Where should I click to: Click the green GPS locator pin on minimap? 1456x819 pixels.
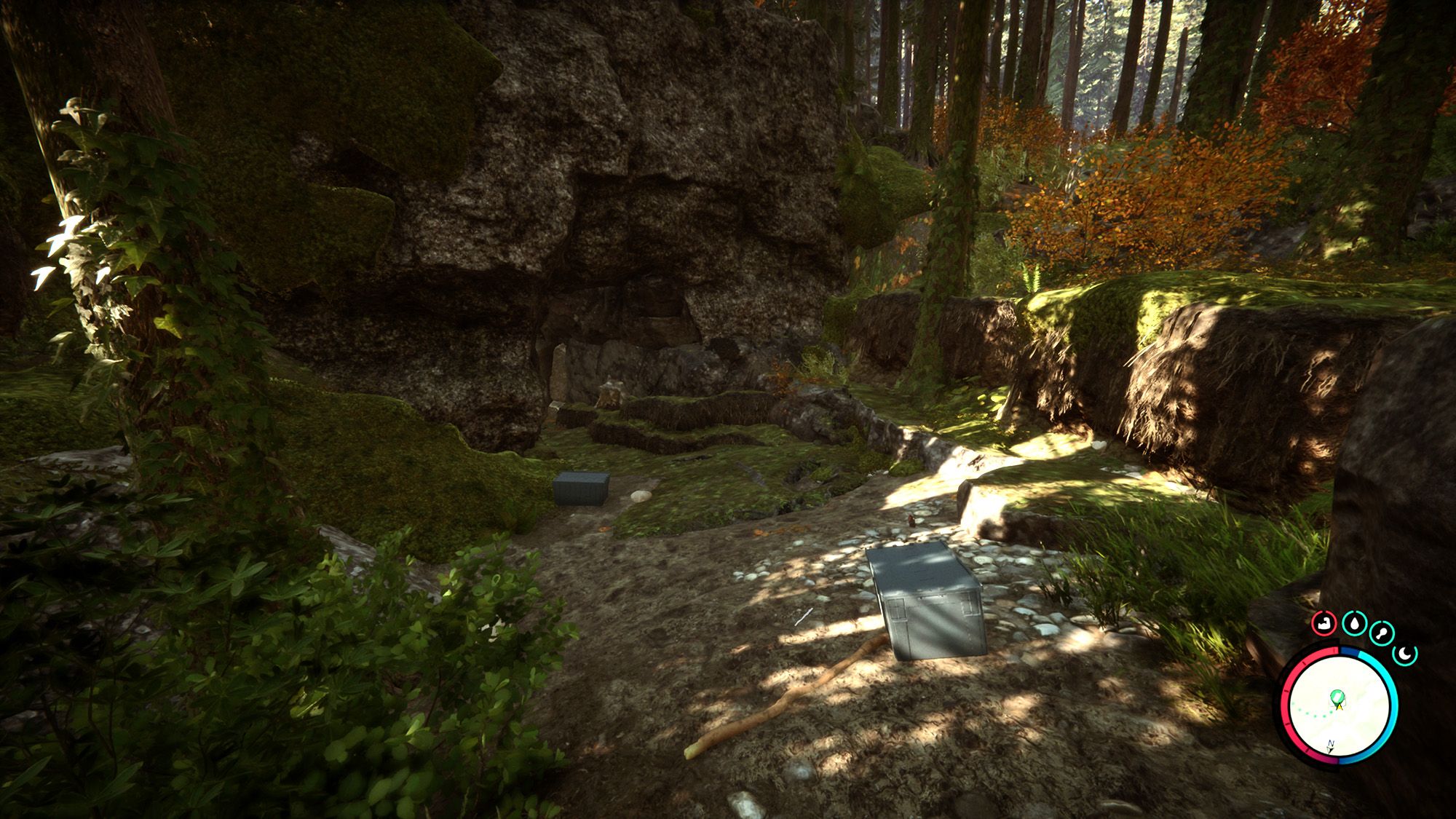1337,697
